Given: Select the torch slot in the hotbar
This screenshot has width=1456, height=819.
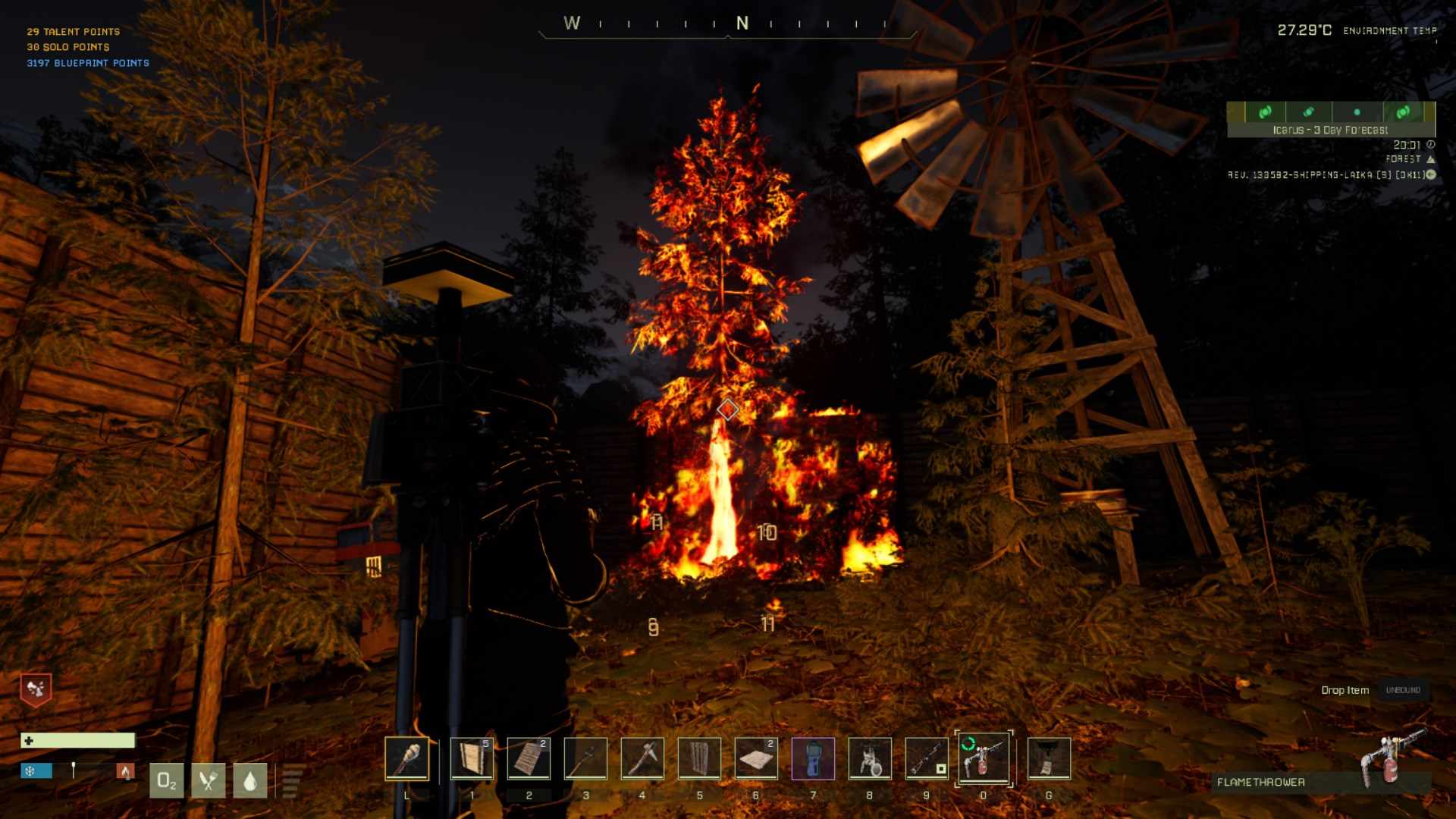Looking at the screenshot, I should point(406,758).
